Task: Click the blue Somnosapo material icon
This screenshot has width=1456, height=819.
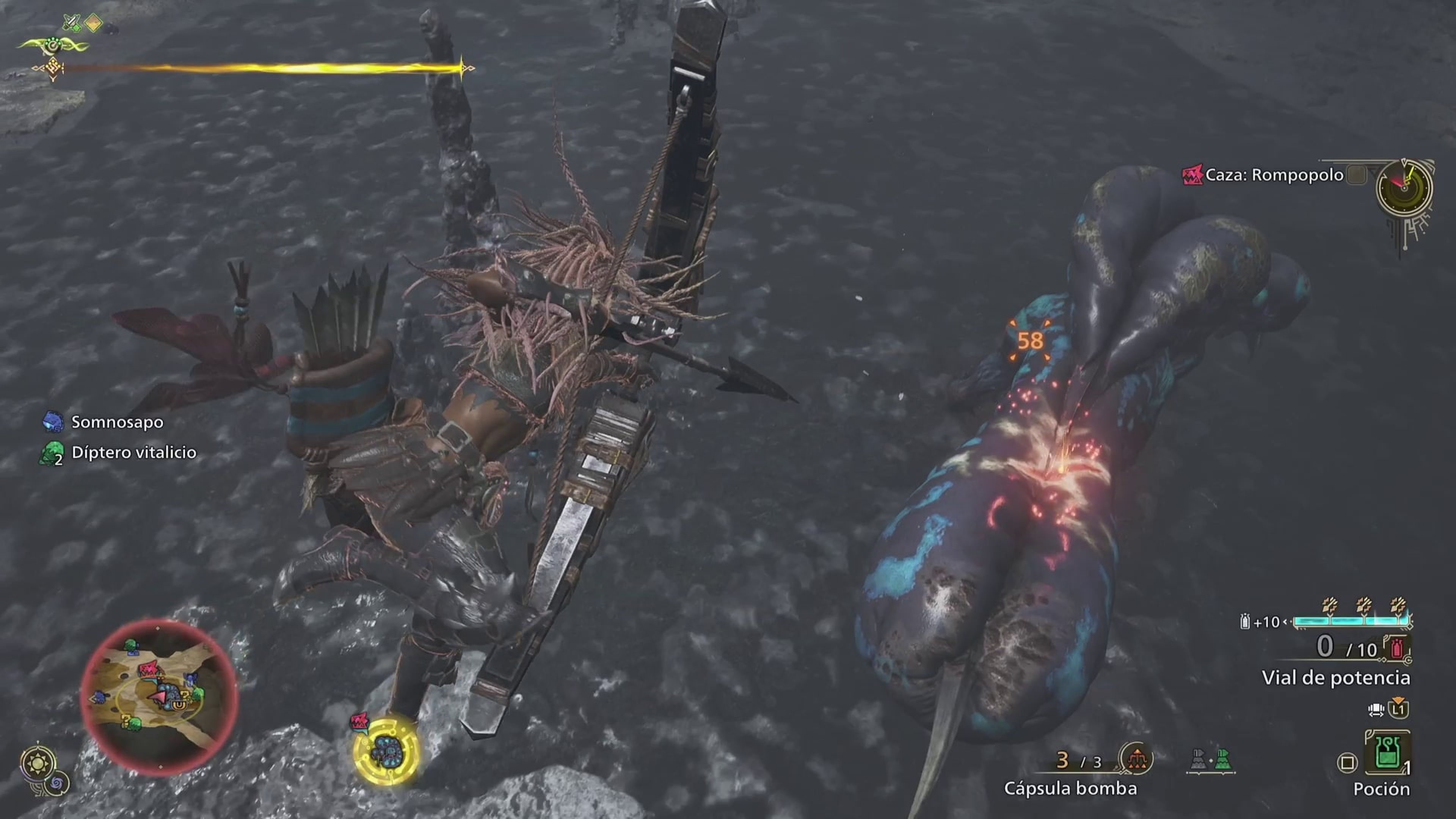Action: 54,422
